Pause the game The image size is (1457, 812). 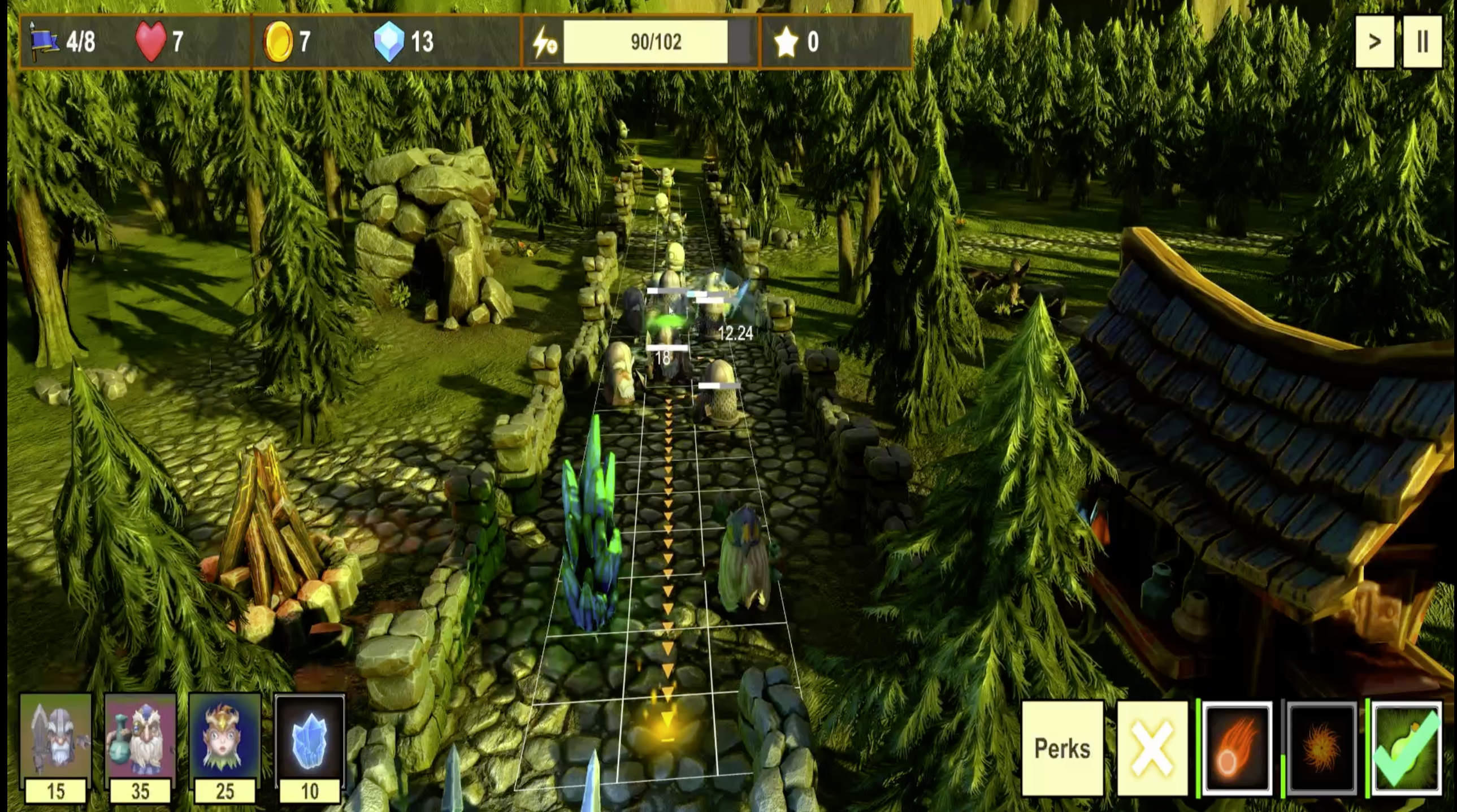pyautogui.click(x=1423, y=42)
